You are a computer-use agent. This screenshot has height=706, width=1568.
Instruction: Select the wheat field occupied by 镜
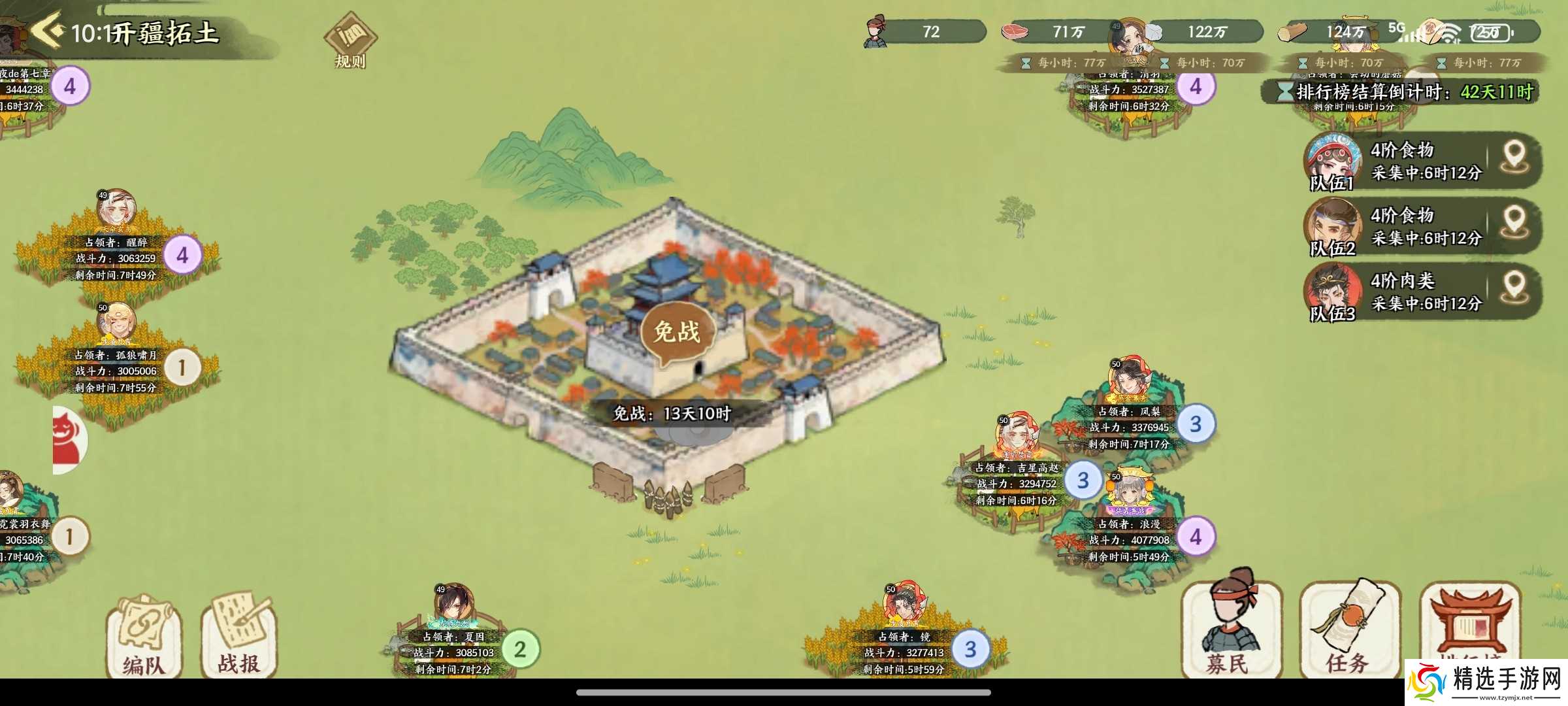[904, 652]
